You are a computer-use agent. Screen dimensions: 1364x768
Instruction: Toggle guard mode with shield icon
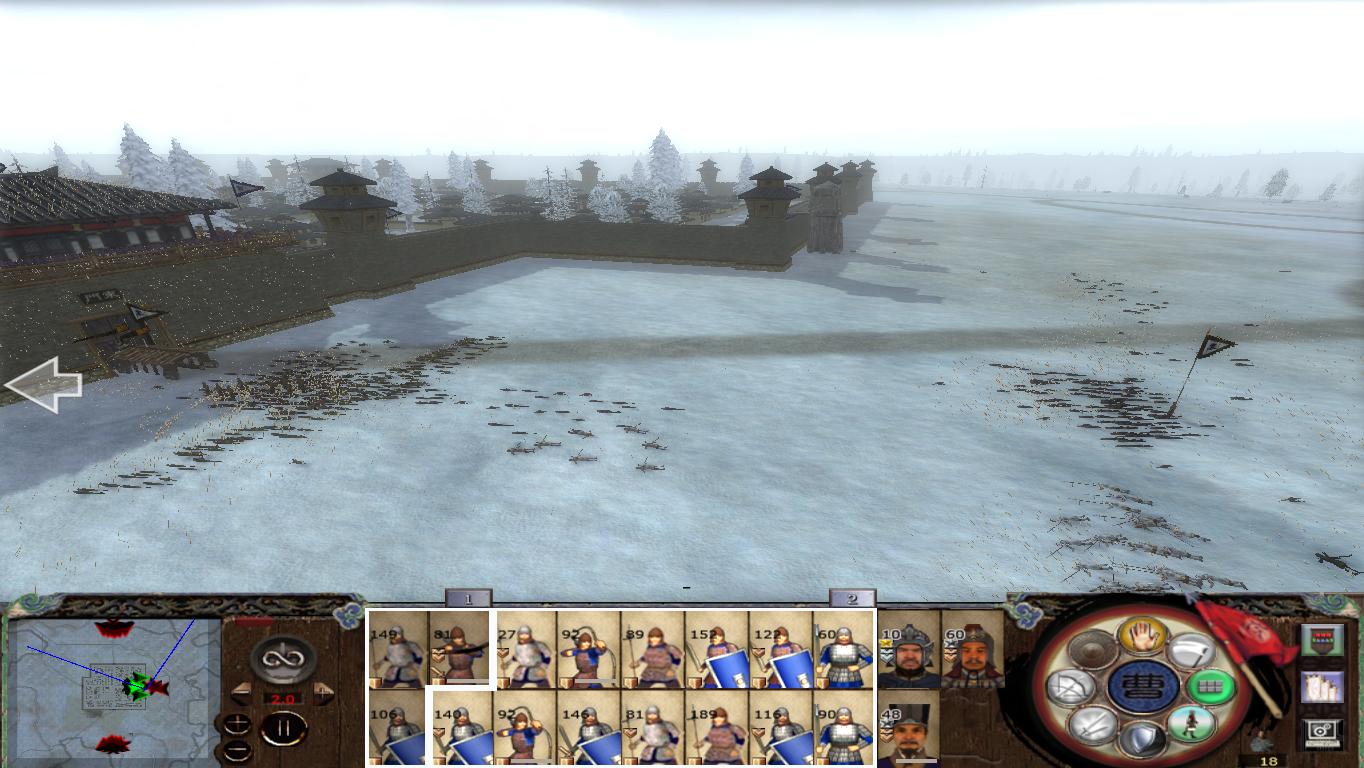pos(1144,736)
